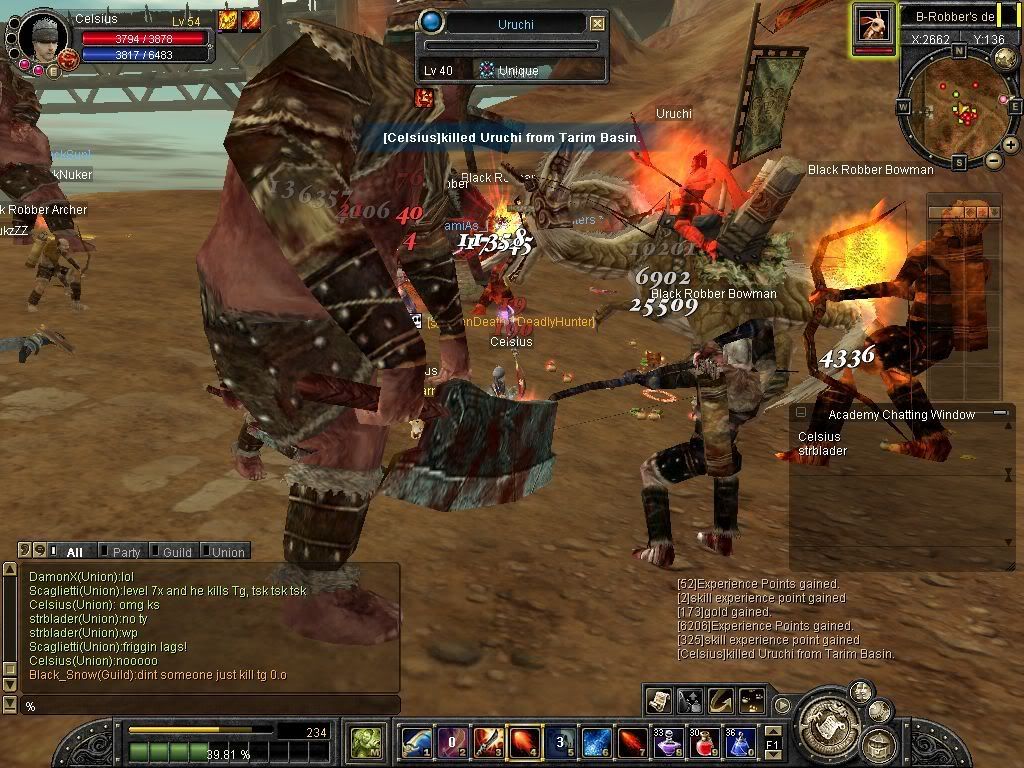Activate the highlighted fire skill in slot 4
Image resolution: width=1024 pixels, height=768 pixels.
[524, 743]
